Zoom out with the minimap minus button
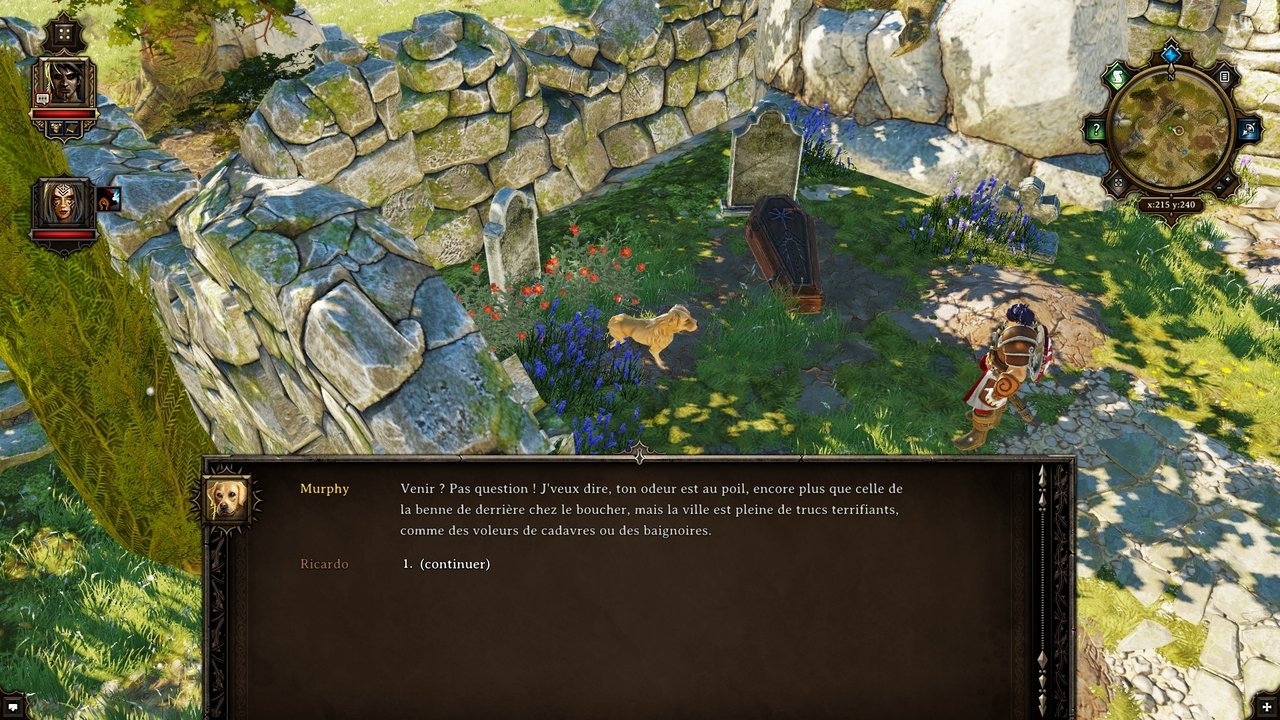1280x720 pixels. [x=1220, y=188]
